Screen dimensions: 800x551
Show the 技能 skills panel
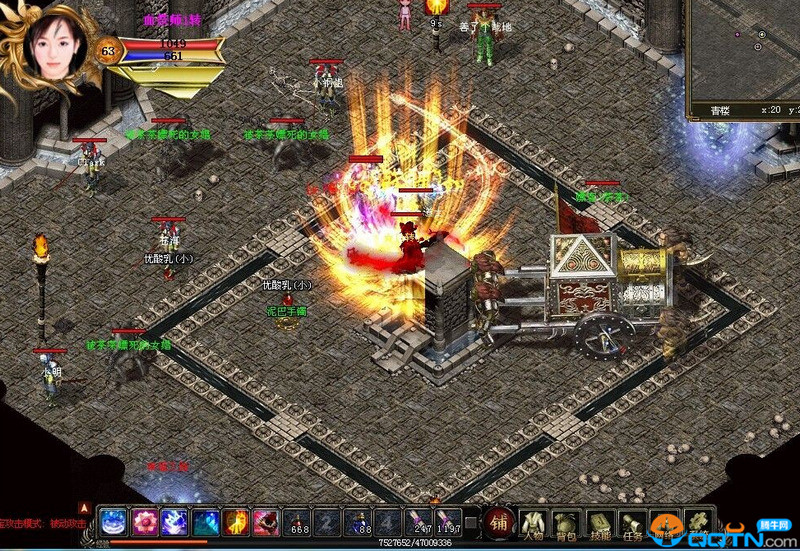(x=600, y=522)
